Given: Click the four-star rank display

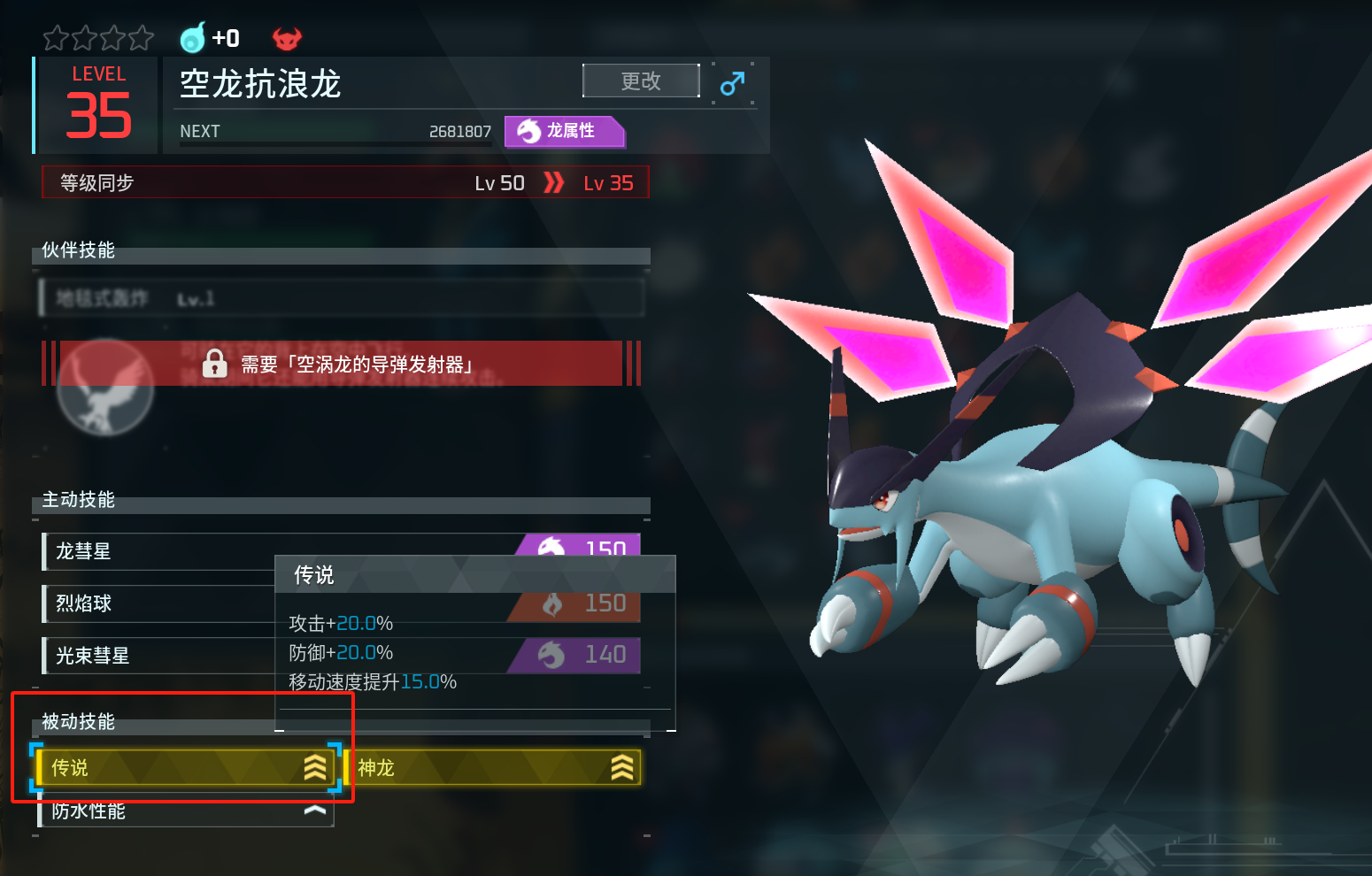Looking at the screenshot, I should point(98,38).
